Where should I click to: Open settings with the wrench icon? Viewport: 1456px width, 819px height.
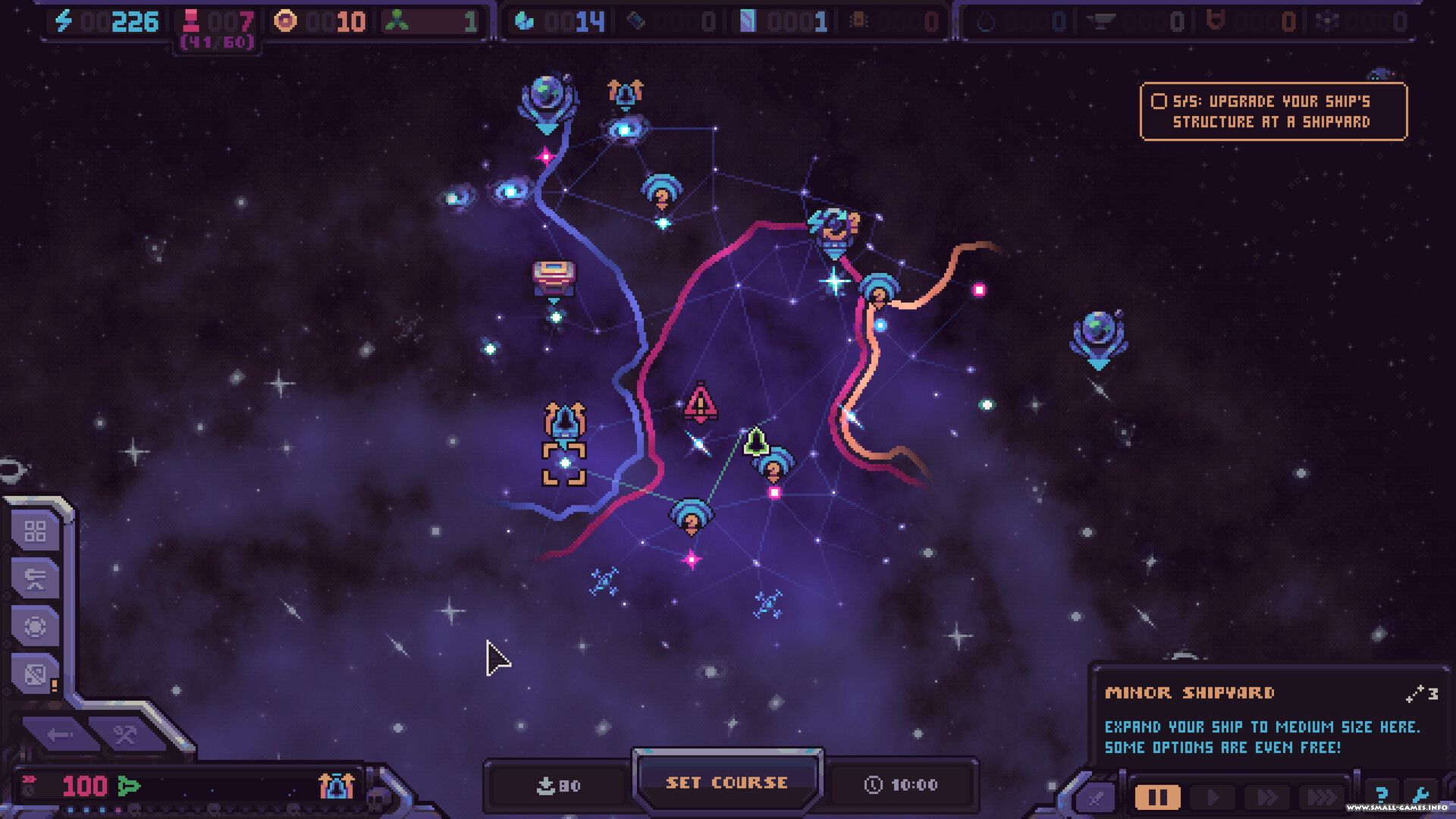pyautogui.click(x=1420, y=795)
